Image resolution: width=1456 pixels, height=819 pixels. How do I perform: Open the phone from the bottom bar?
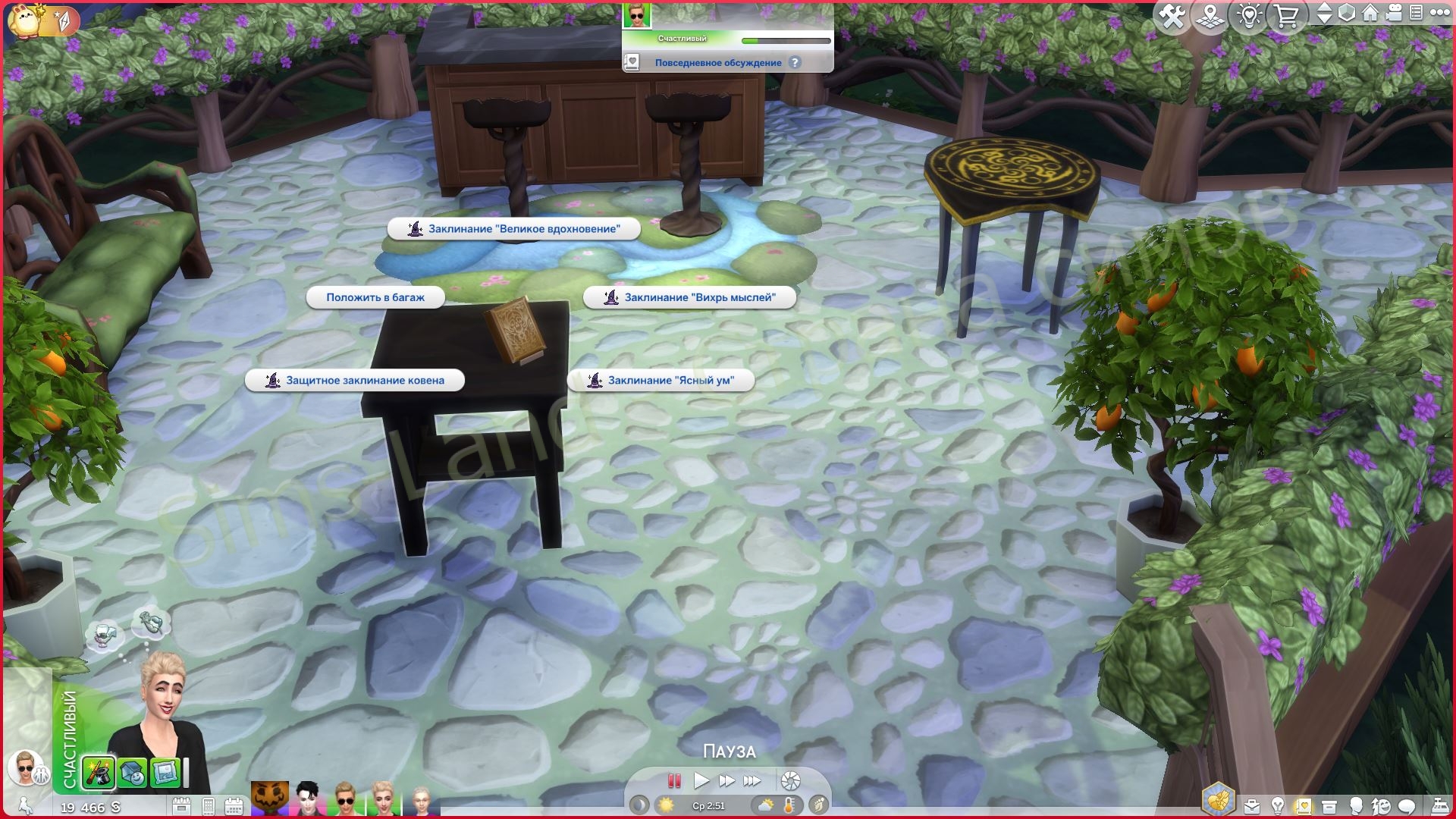209,806
